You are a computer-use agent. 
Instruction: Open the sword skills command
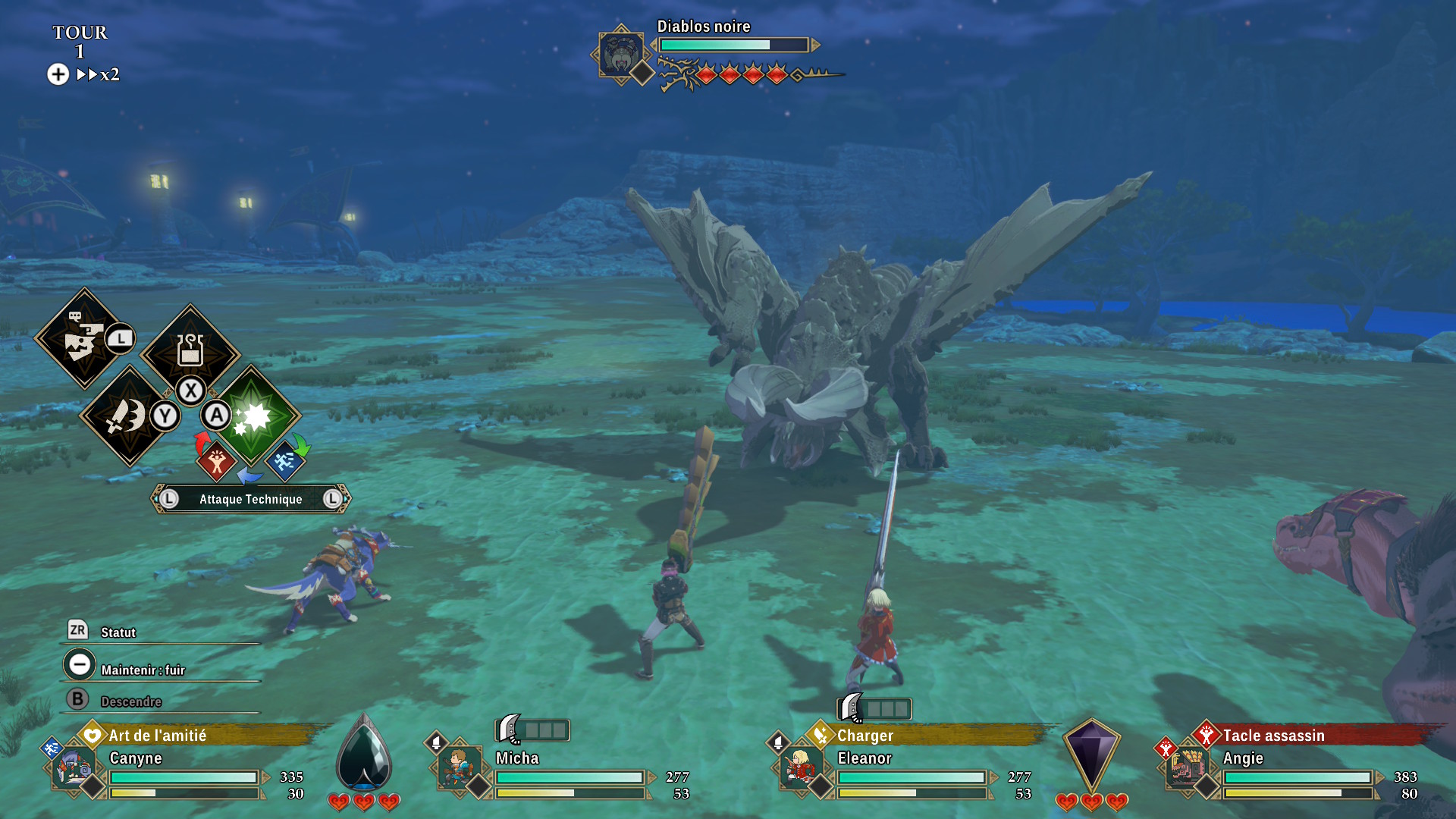click(x=127, y=415)
